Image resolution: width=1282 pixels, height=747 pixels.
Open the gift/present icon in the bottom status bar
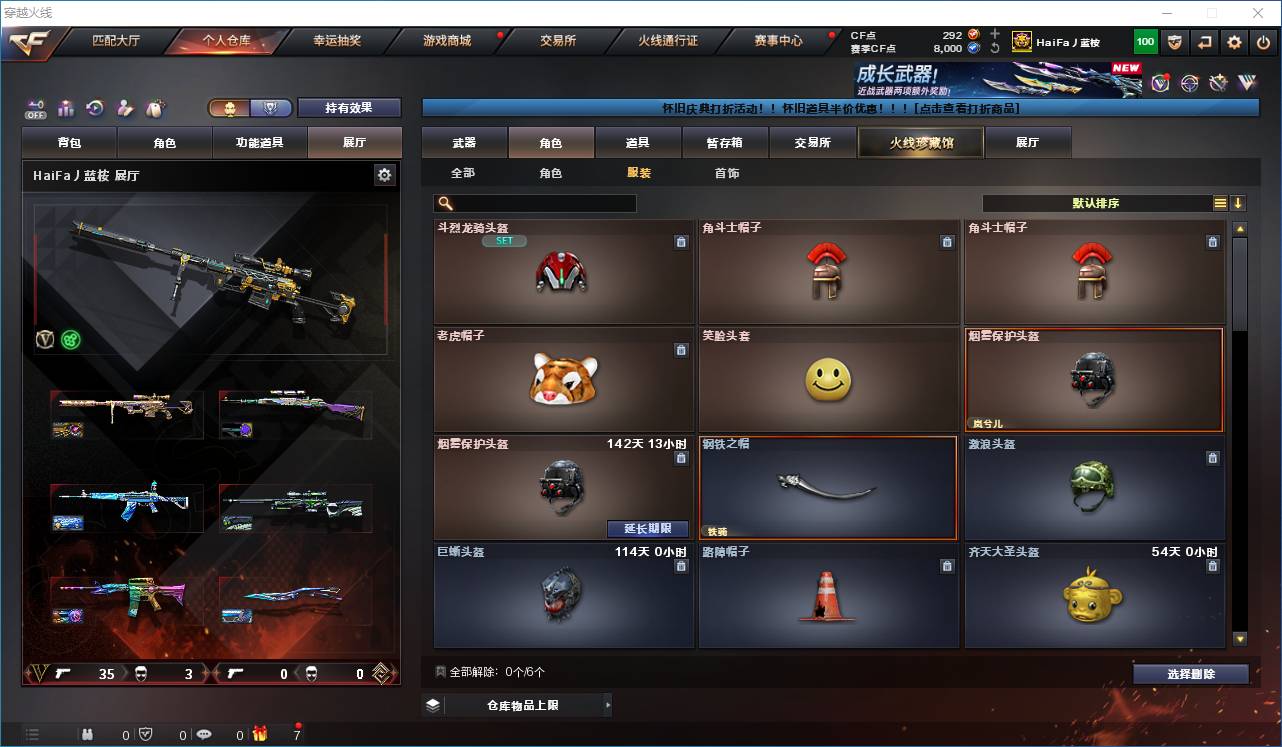[x=258, y=733]
